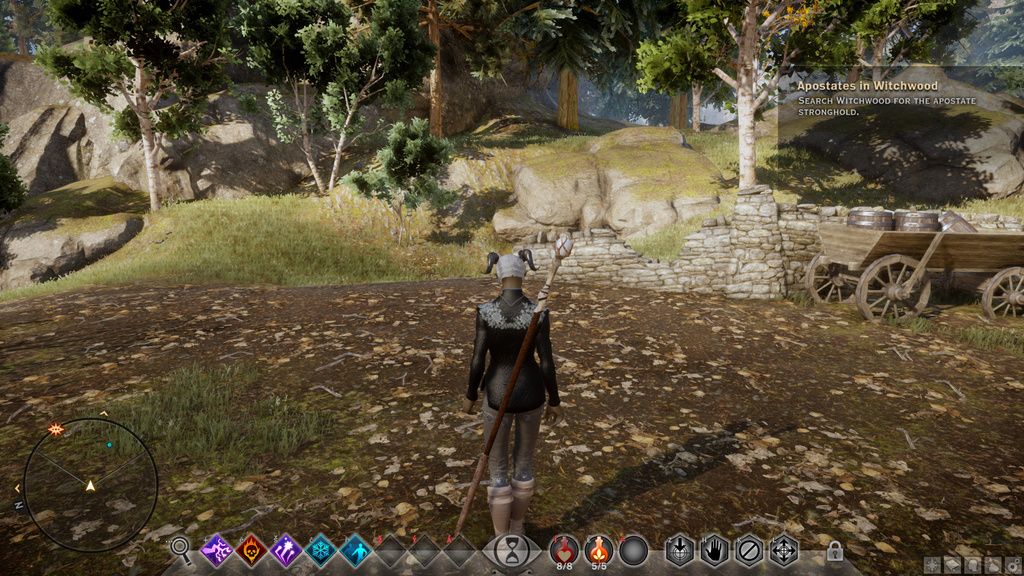This screenshot has height=576, width=1024.
Task: Activate the purple chain lightning ability
Action: [x=218, y=550]
